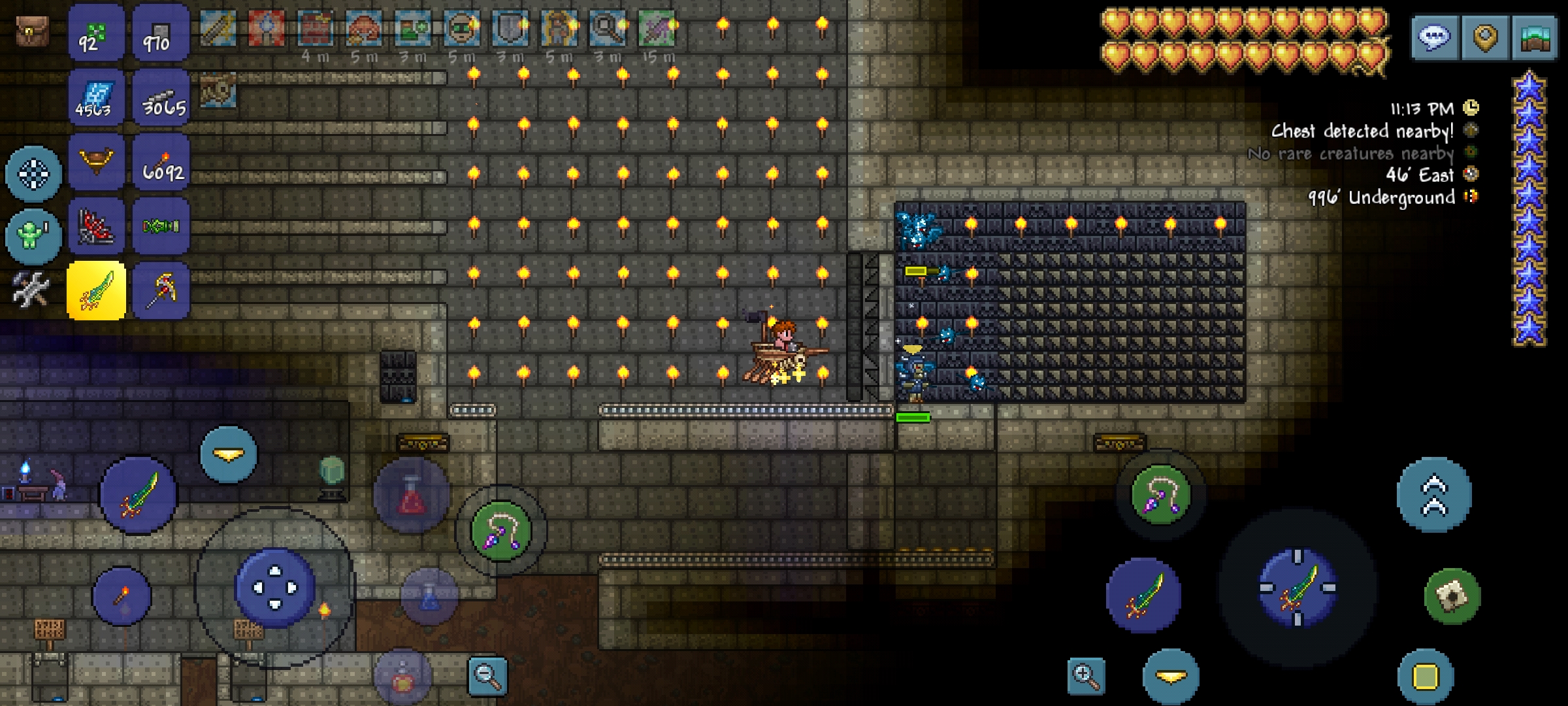Open settings via the hammer and wrench icon

[29, 290]
